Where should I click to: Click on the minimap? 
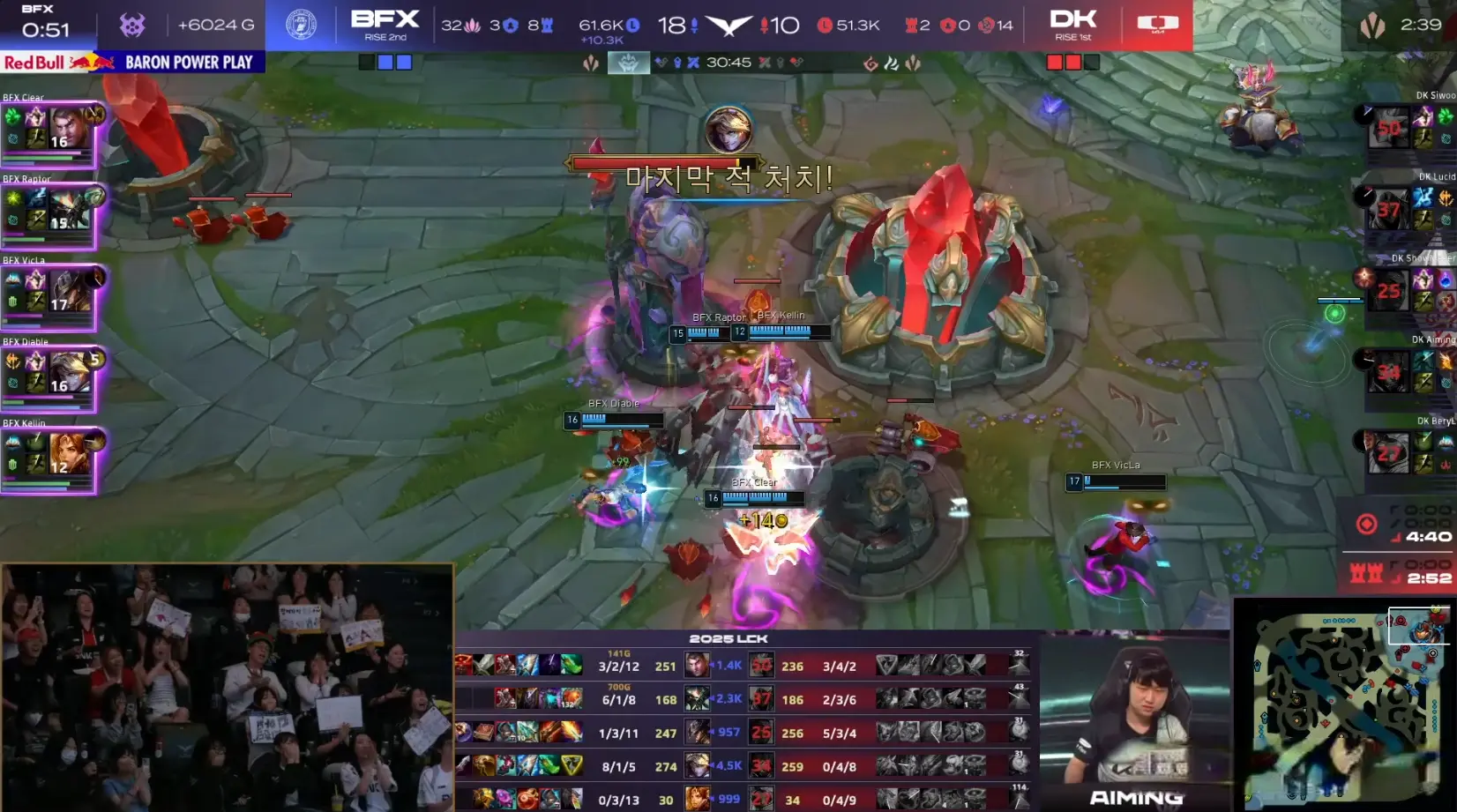click(1344, 705)
